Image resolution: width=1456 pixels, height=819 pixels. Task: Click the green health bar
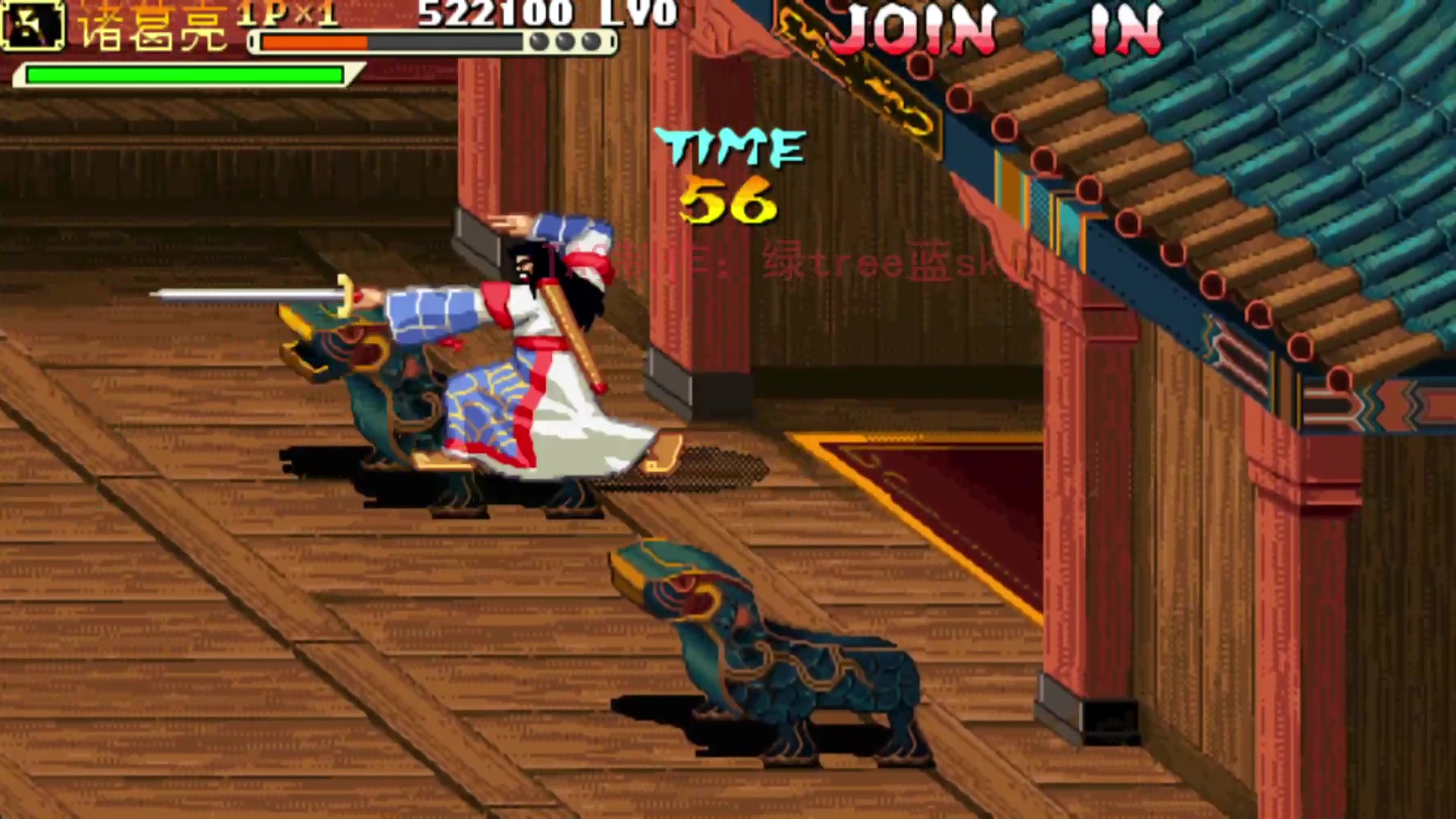point(182,74)
